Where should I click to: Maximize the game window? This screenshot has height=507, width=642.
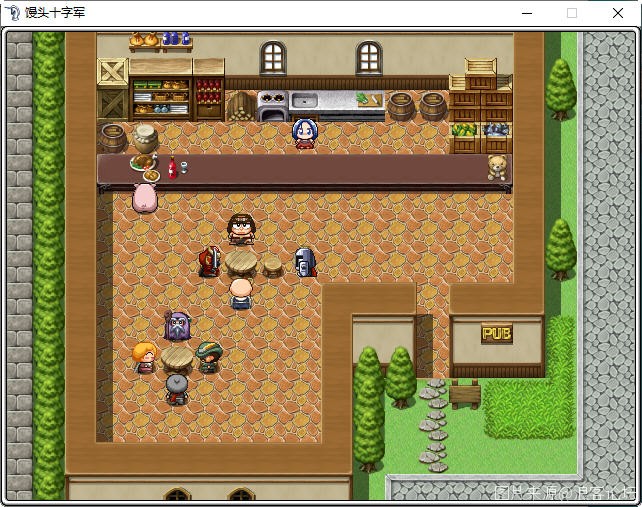(572, 13)
